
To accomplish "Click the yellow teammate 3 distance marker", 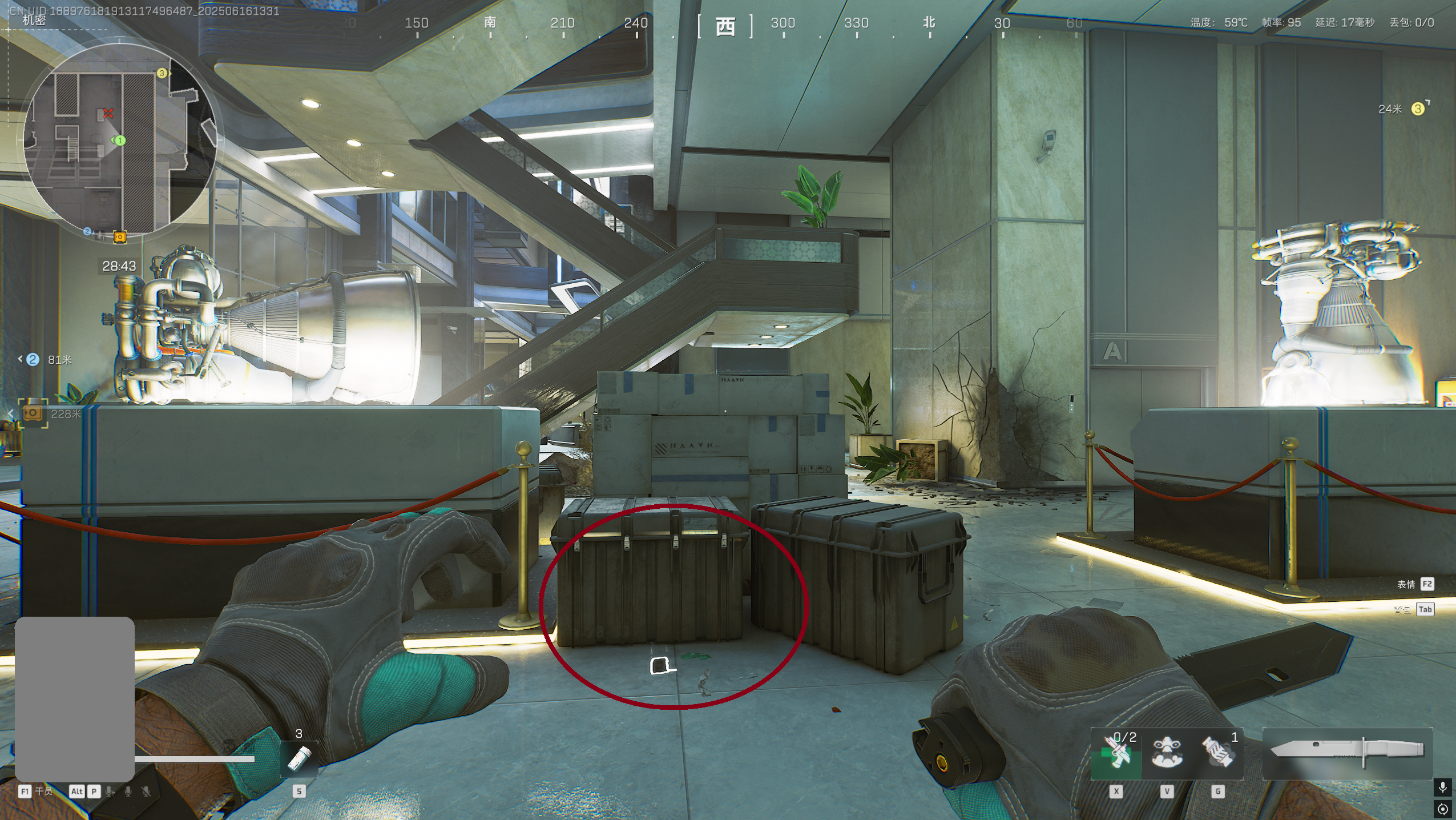I will (x=1417, y=108).
